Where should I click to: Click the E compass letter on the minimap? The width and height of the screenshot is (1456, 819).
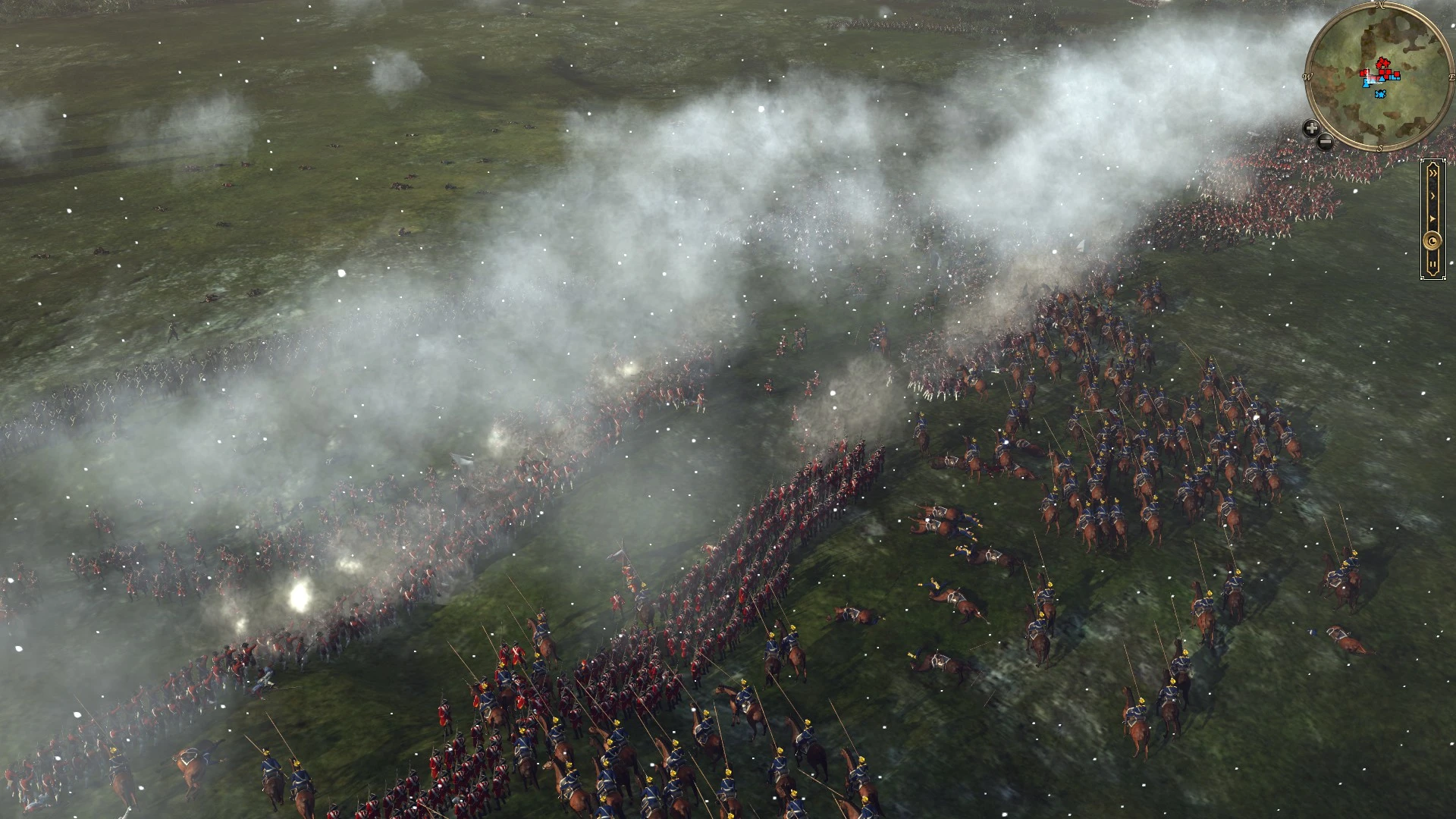coord(1451,77)
